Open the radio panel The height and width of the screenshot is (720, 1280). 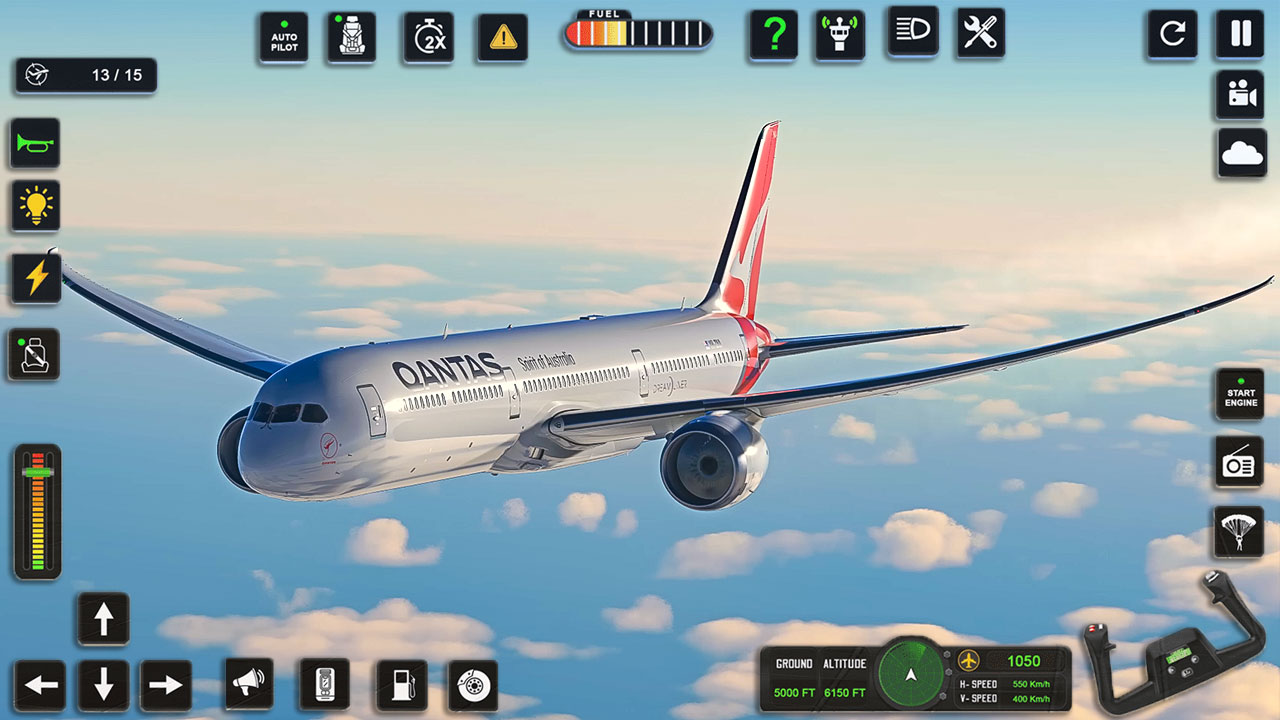(1238, 463)
